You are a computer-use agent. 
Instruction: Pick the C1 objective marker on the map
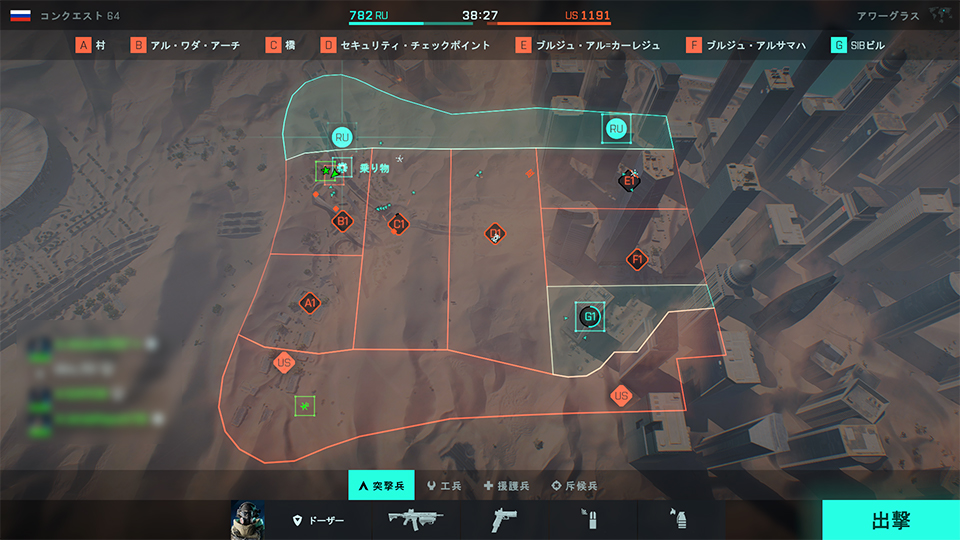click(399, 224)
